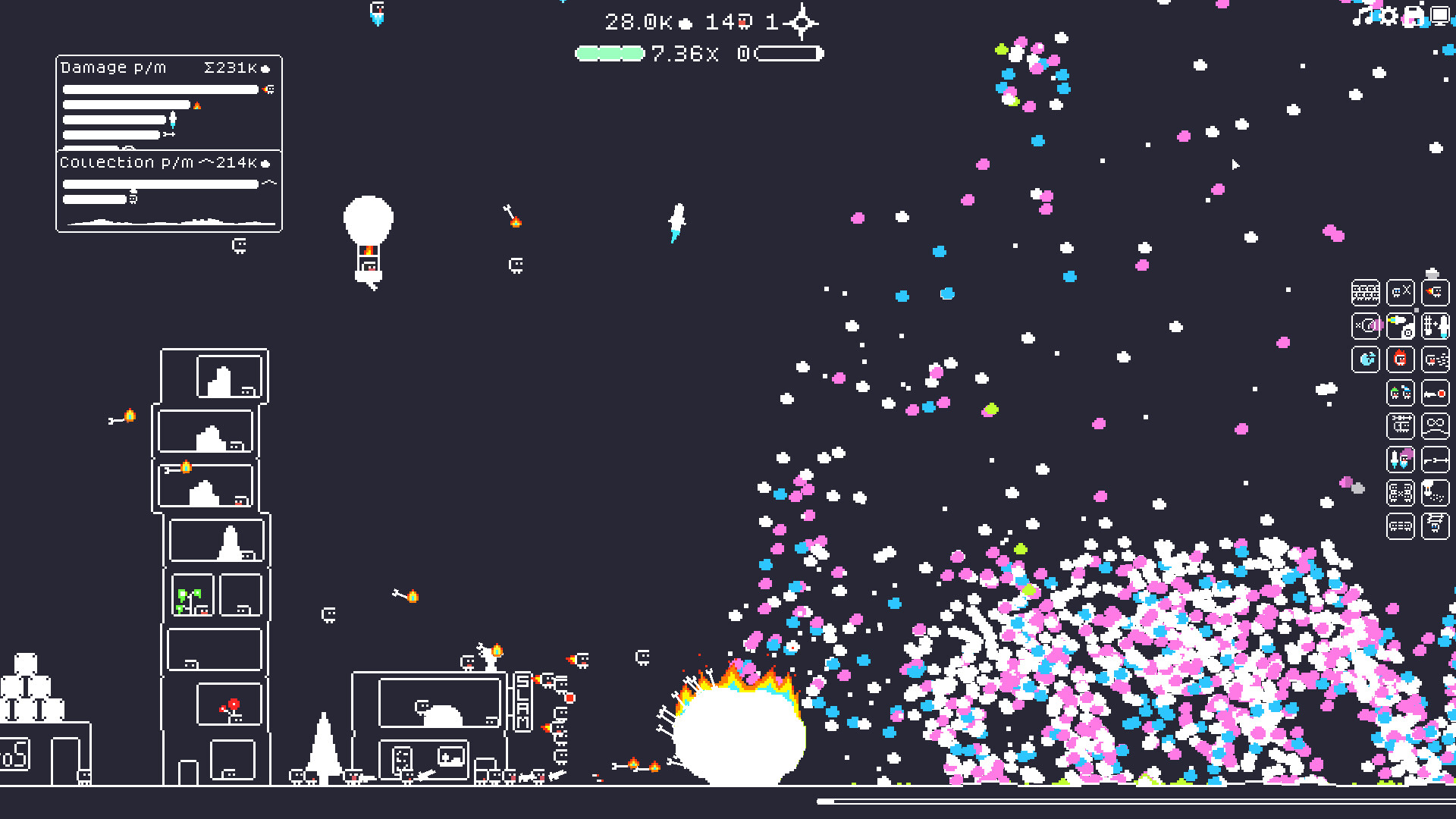This screenshot has width=1456, height=819.
Task: Select the blue water droplet icon
Action: click(x=1366, y=359)
